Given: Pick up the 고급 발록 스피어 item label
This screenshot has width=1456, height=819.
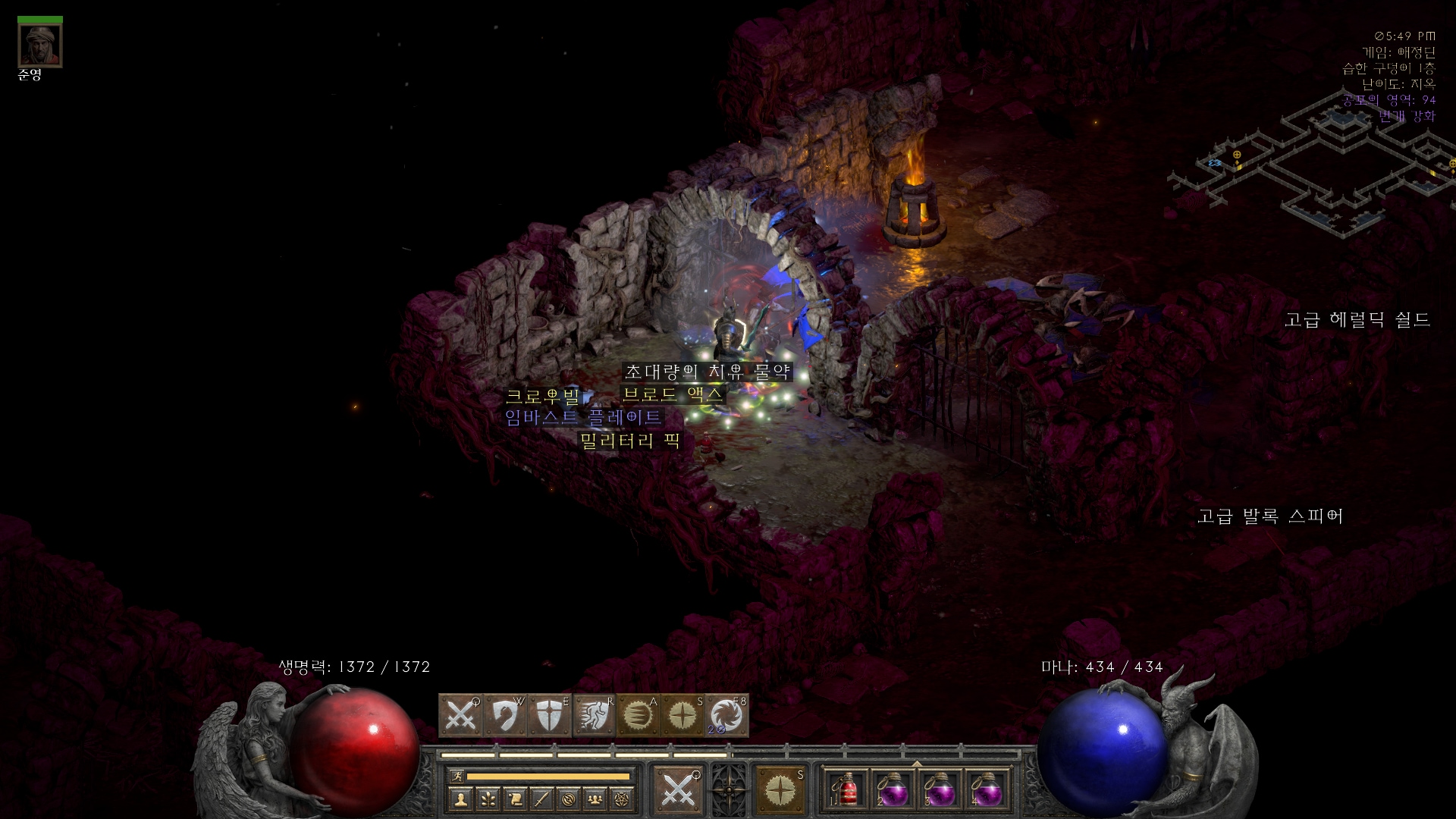Looking at the screenshot, I should [x=1270, y=516].
